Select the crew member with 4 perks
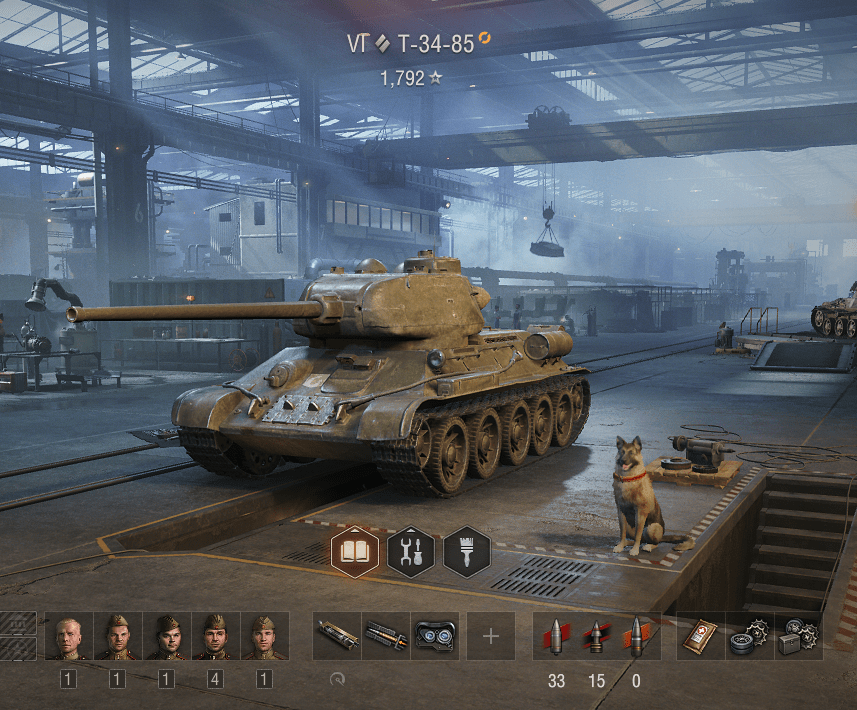The width and height of the screenshot is (857, 710). (x=215, y=636)
